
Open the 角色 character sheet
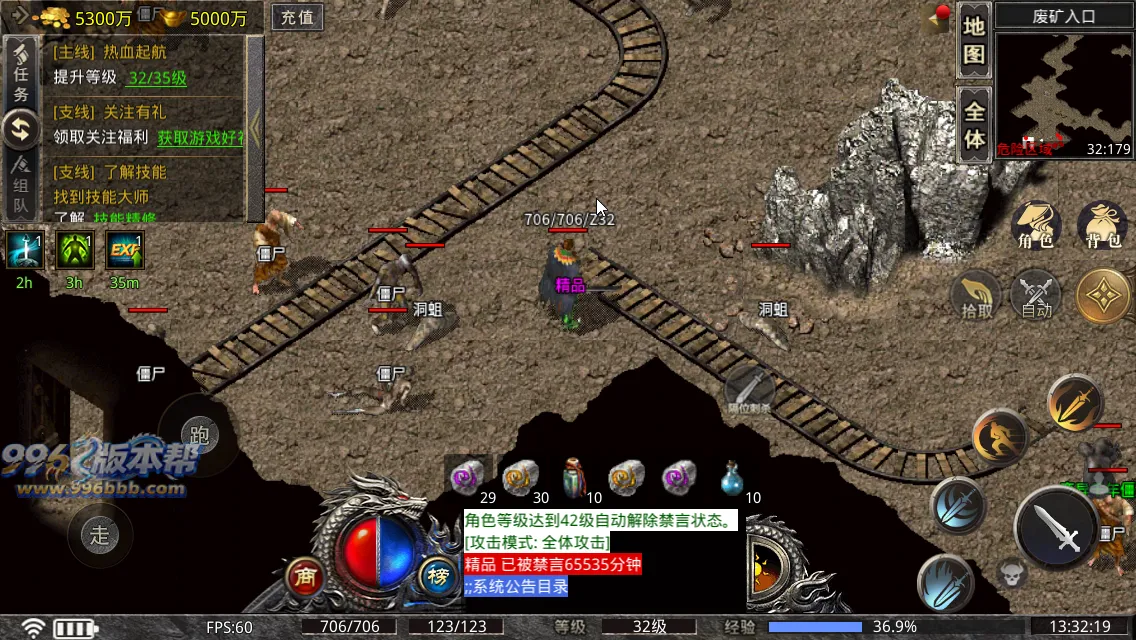tap(1036, 226)
